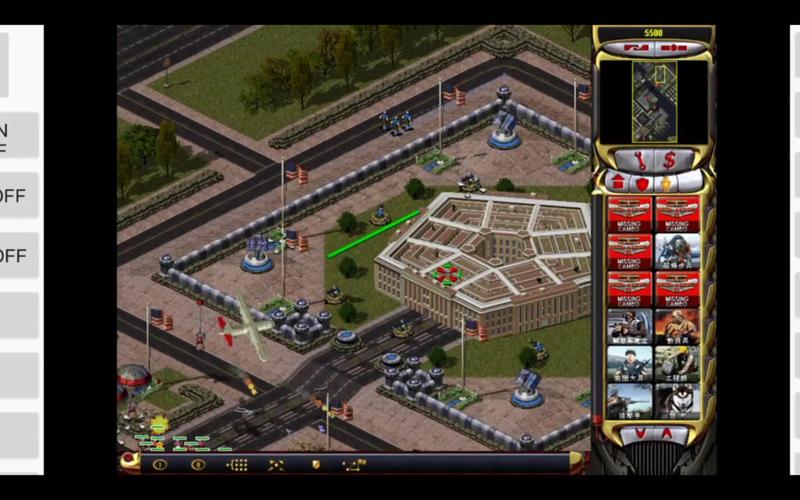Viewport: 800px width, 500px height.
Task: Activate the dollar-sign sell button
Action: click(x=669, y=160)
